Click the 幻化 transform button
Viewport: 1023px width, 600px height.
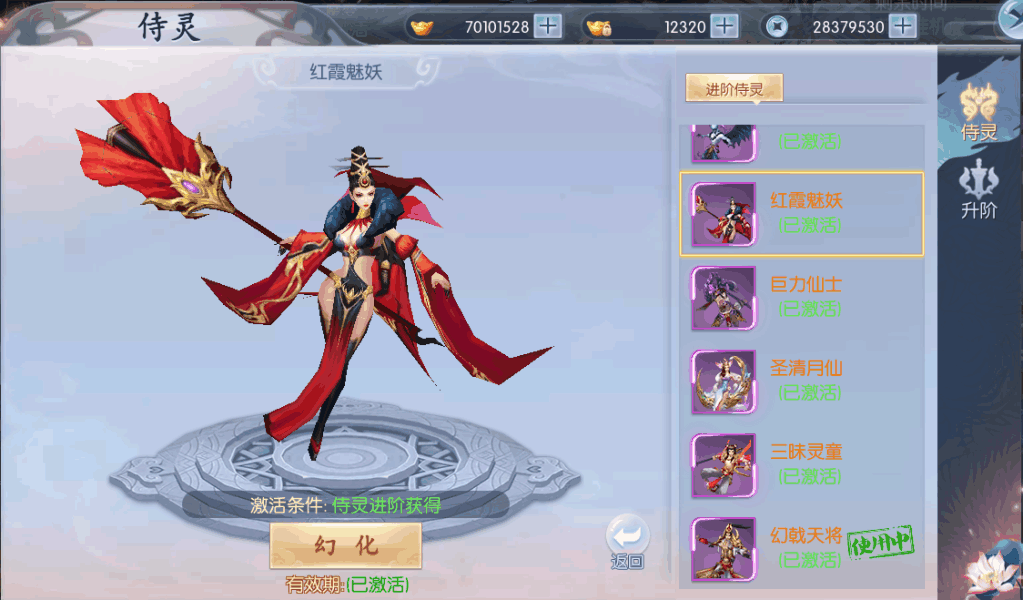pos(345,545)
